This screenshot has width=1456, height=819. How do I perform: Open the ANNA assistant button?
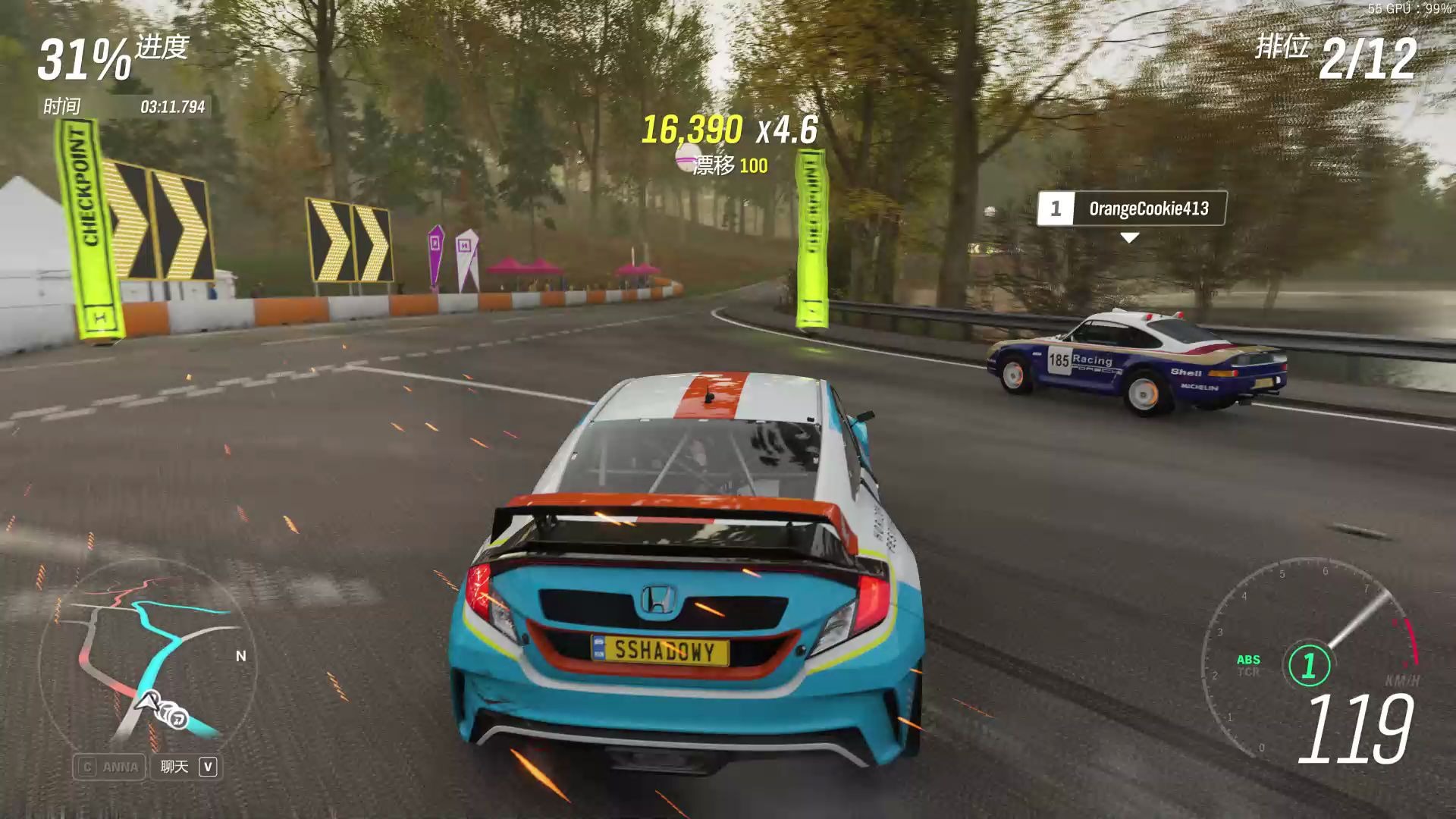click(x=110, y=767)
